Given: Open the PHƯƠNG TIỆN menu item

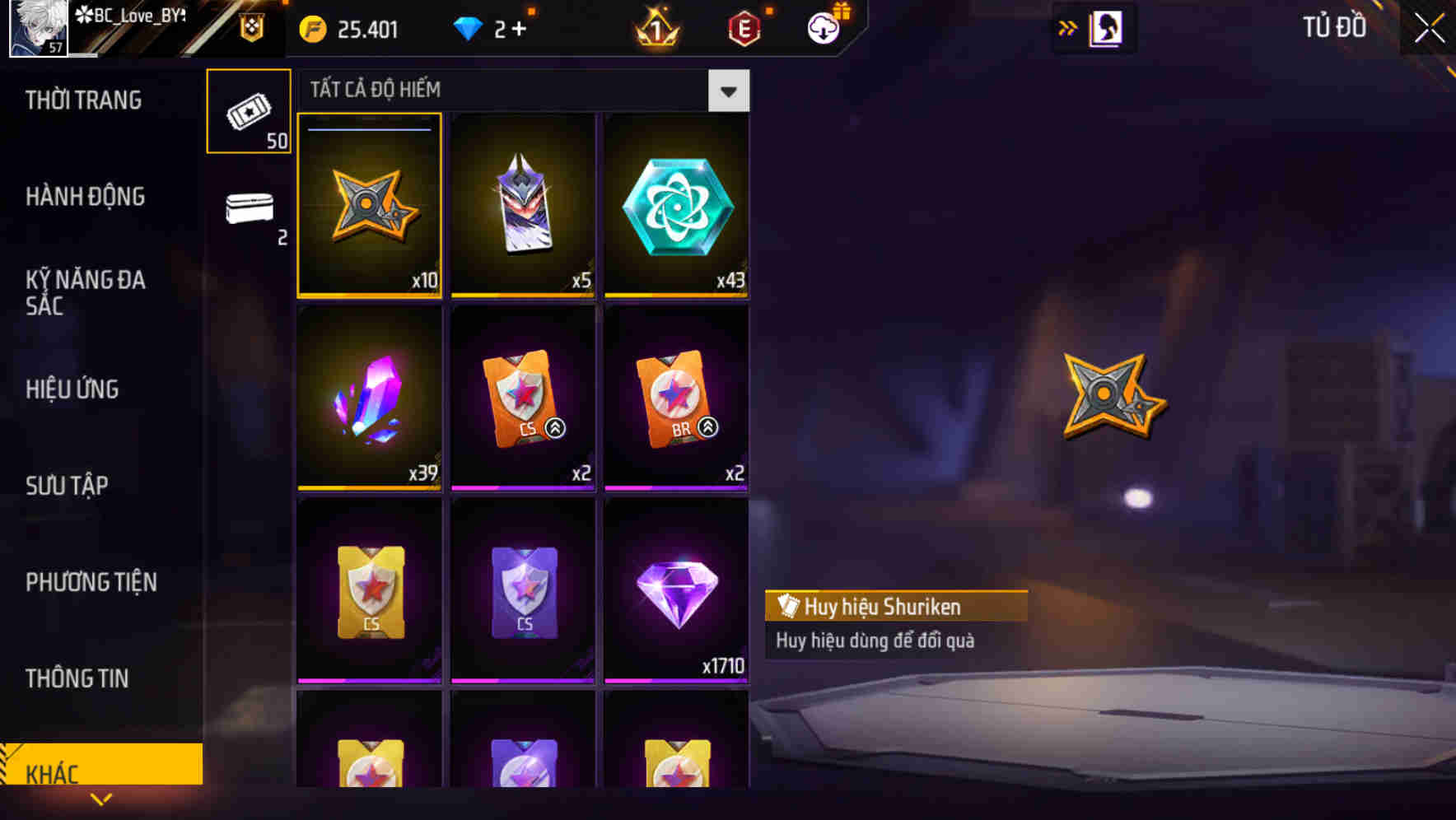Looking at the screenshot, I should point(91,582).
